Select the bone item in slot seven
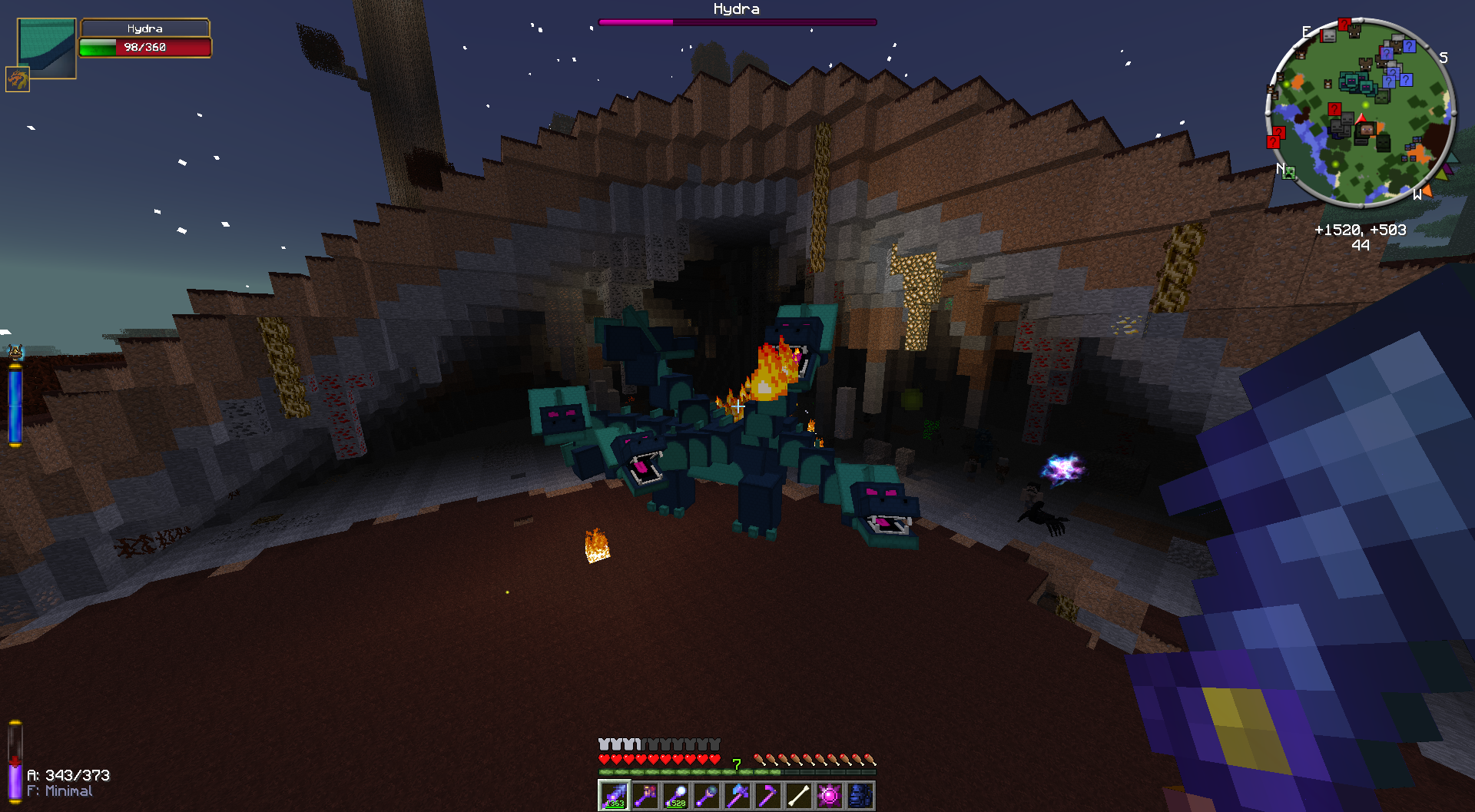 [799, 795]
